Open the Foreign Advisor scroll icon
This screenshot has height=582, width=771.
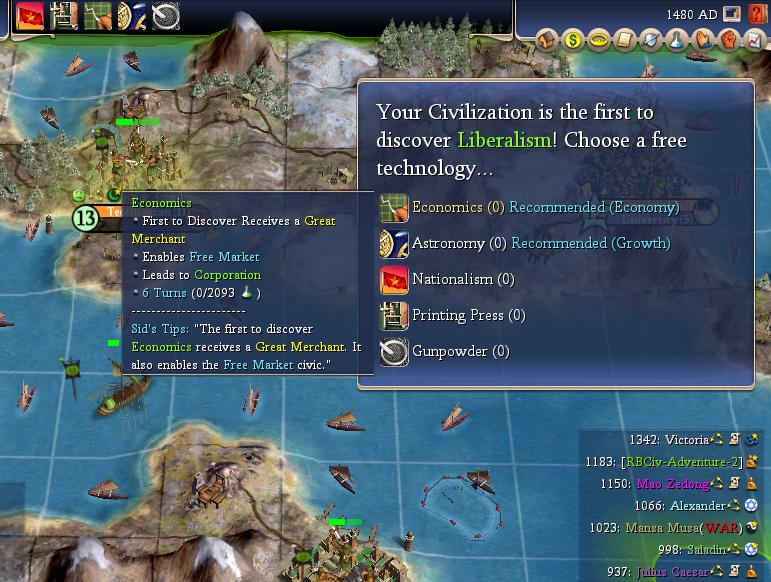pos(624,41)
